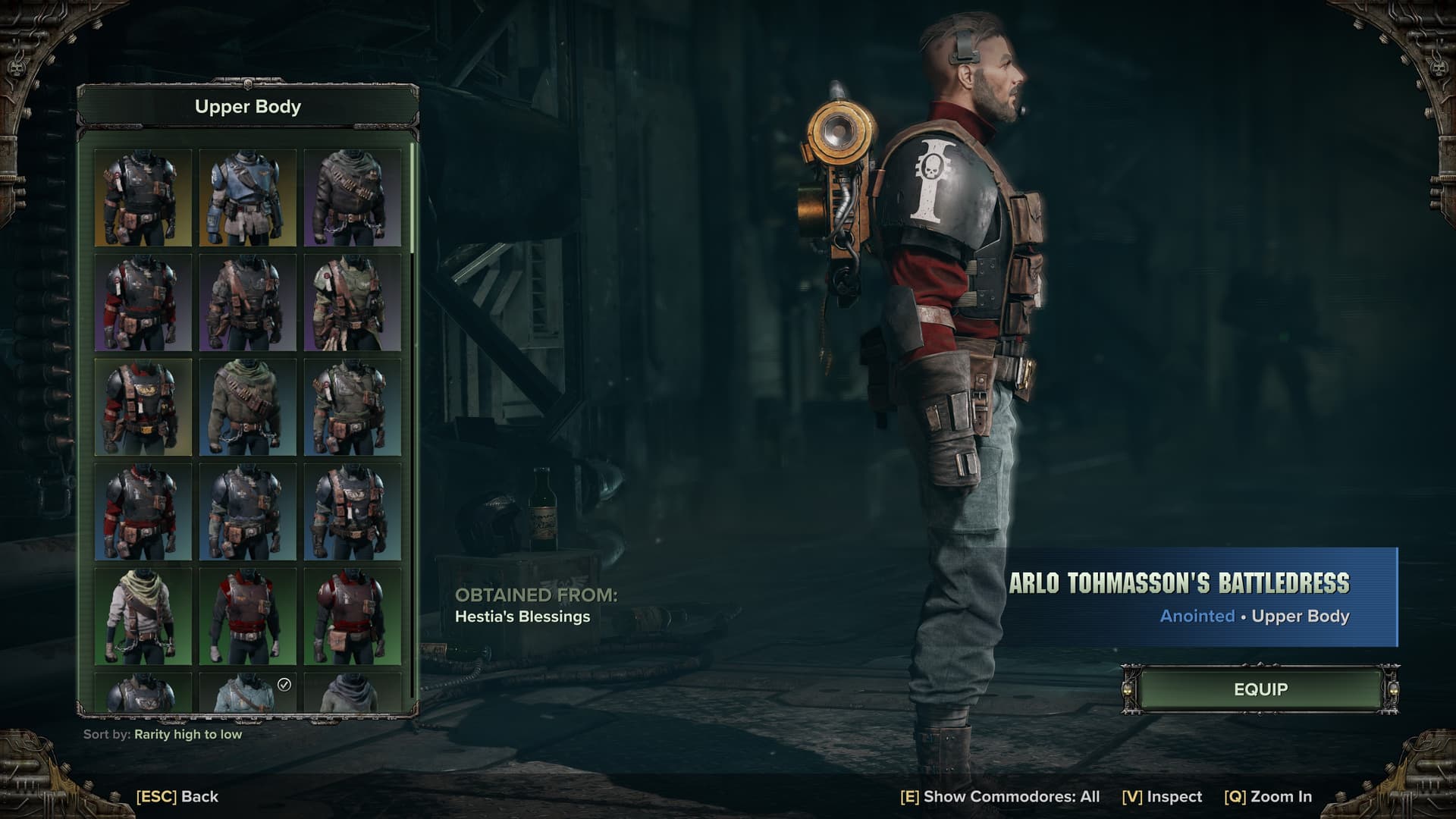Select the green camo armor on purple background

[x=352, y=302]
